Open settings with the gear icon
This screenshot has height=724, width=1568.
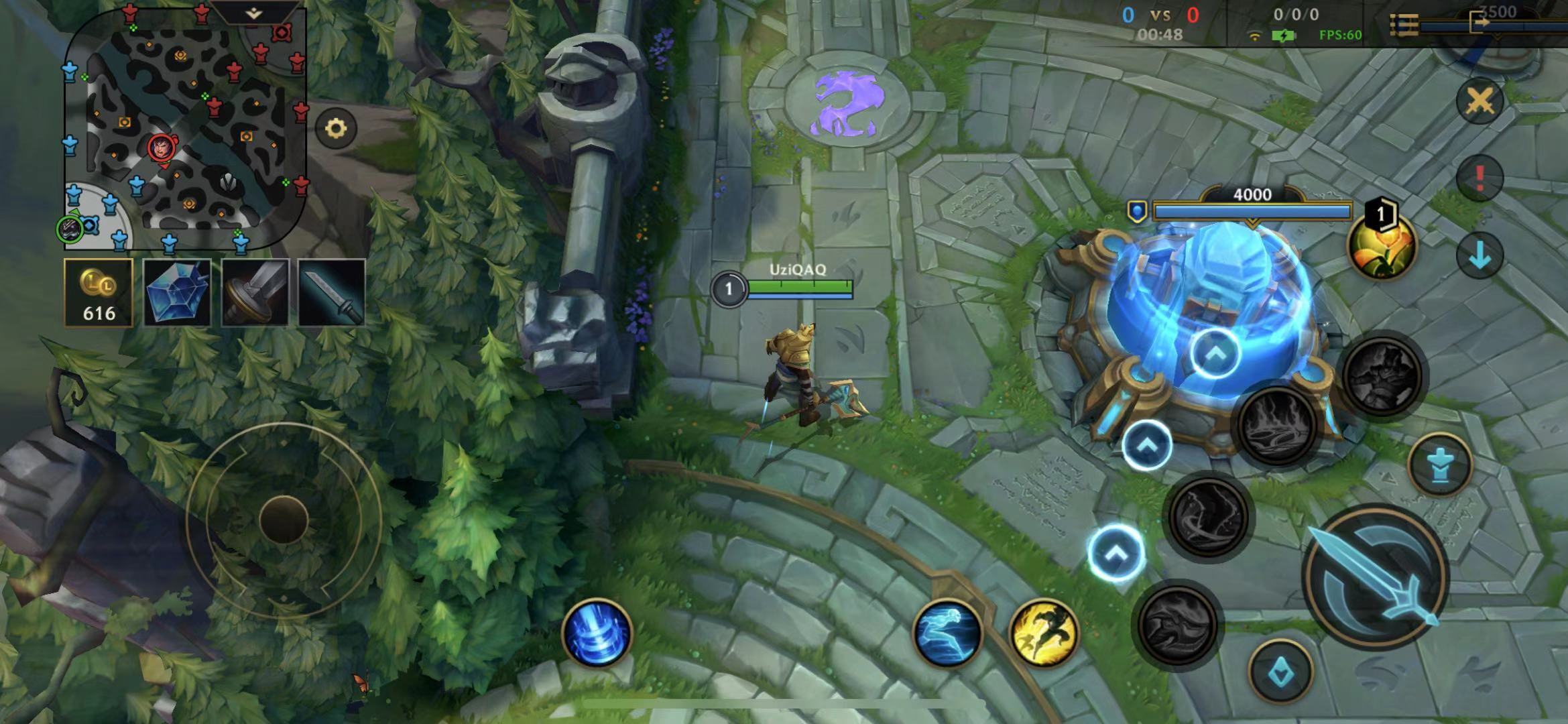(x=336, y=128)
